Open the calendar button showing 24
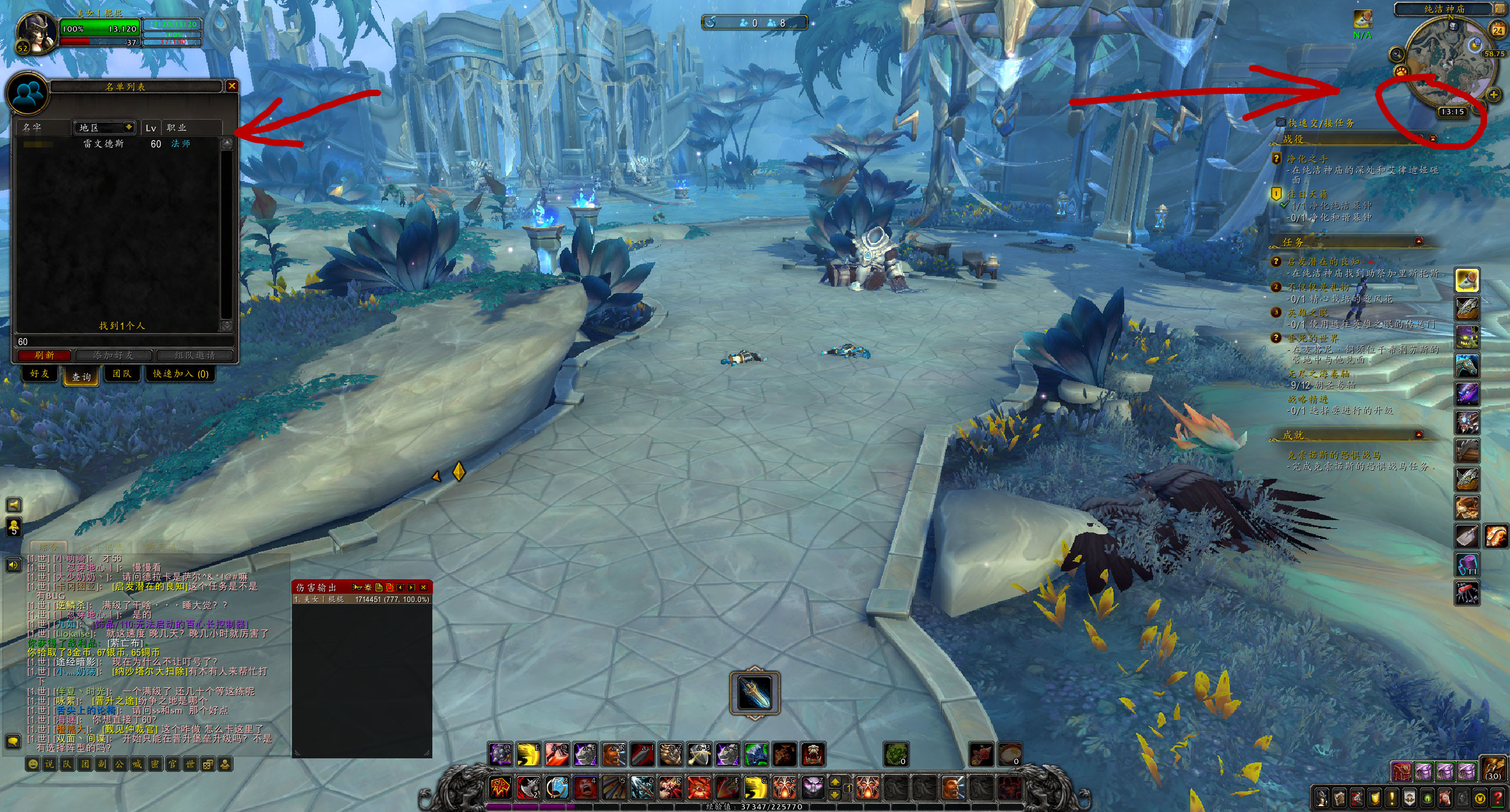Viewport: 1510px width, 812px height. pyautogui.click(x=1498, y=29)
